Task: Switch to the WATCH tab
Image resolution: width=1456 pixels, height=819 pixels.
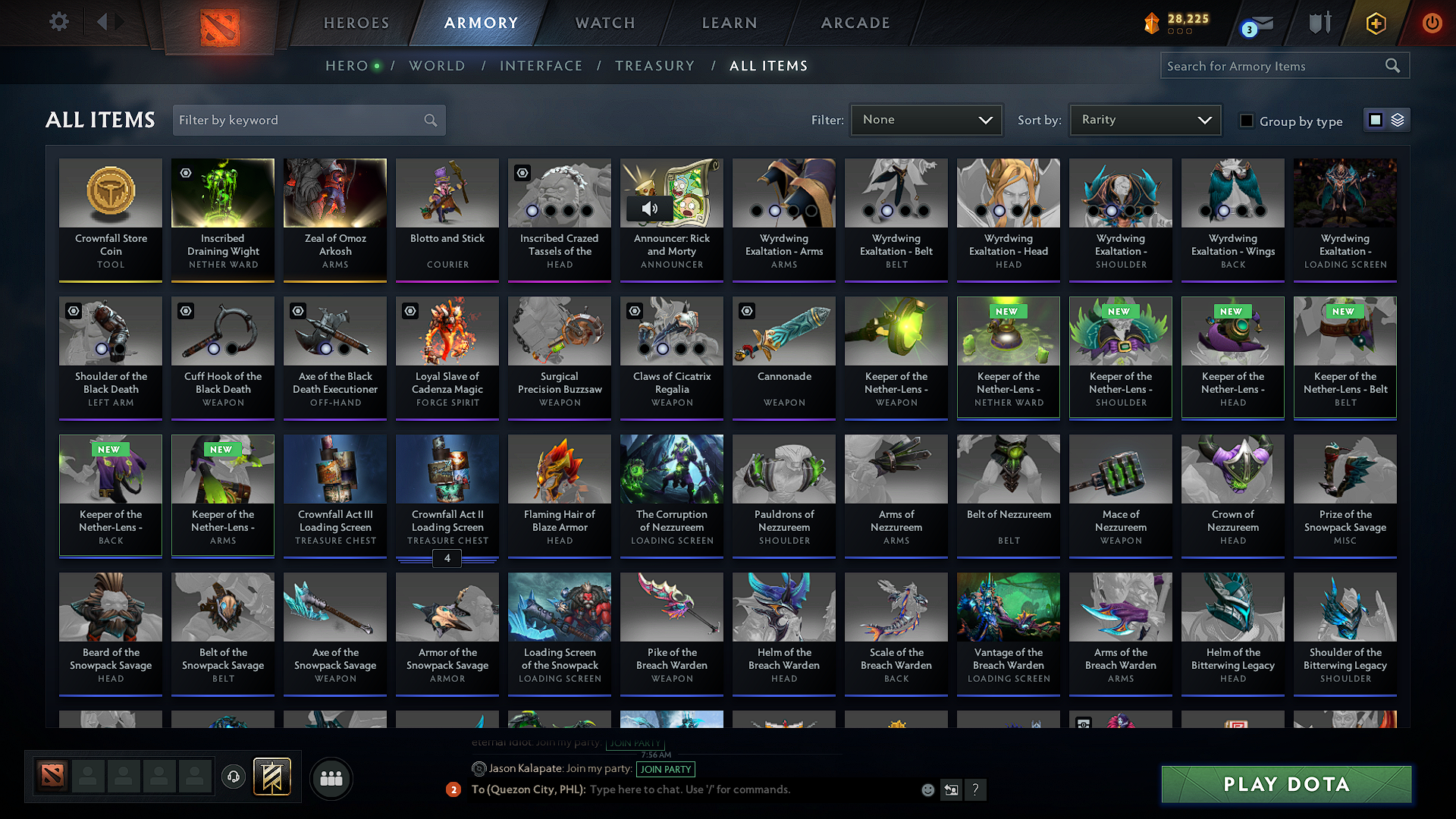Action: click(604, 23)
